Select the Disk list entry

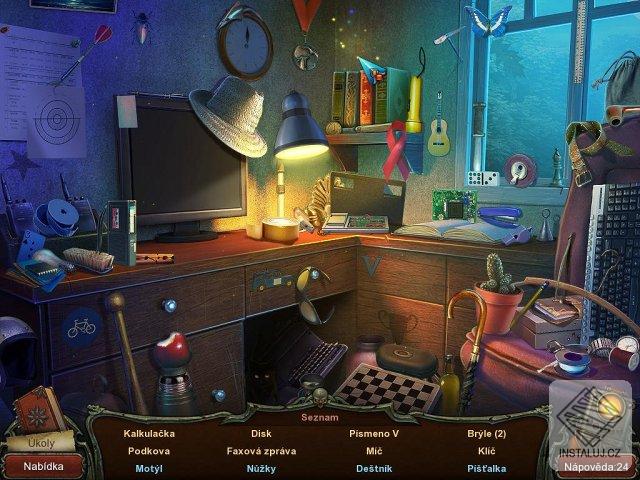coord(261,434)
